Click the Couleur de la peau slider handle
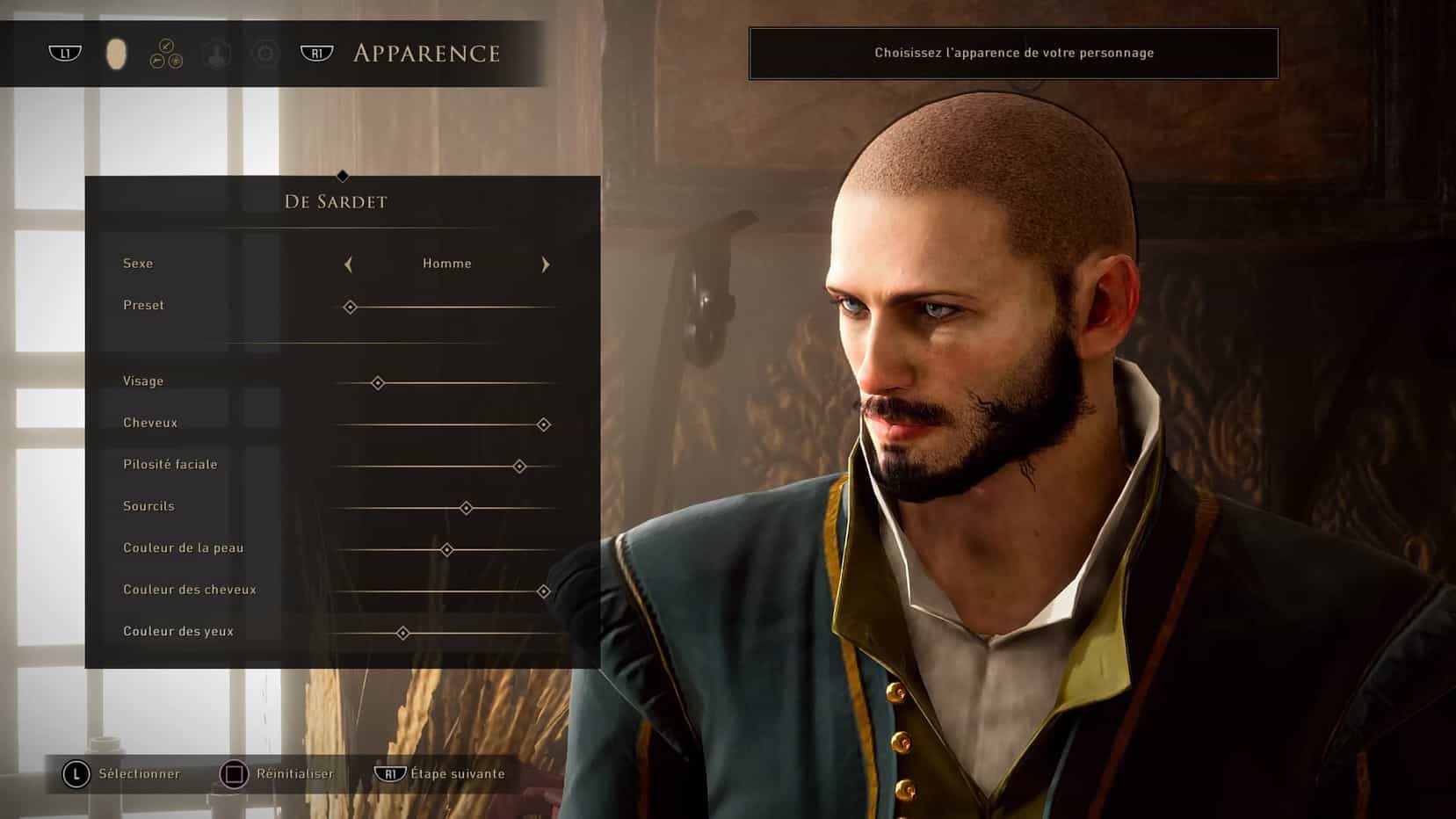This screenshot has width=1456, height=819. tap(446, 550)
